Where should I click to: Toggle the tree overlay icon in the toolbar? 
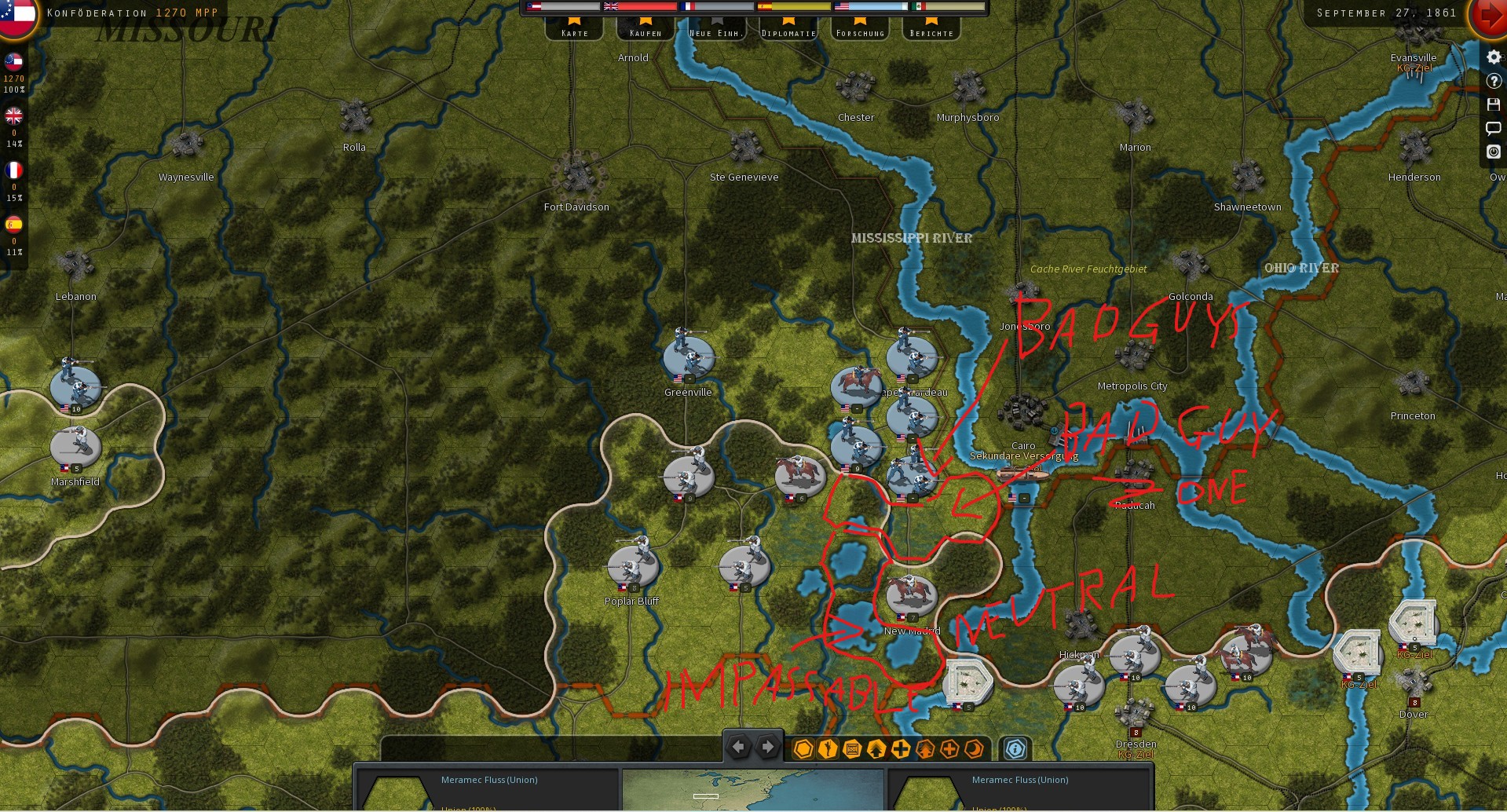coord(926,749)
